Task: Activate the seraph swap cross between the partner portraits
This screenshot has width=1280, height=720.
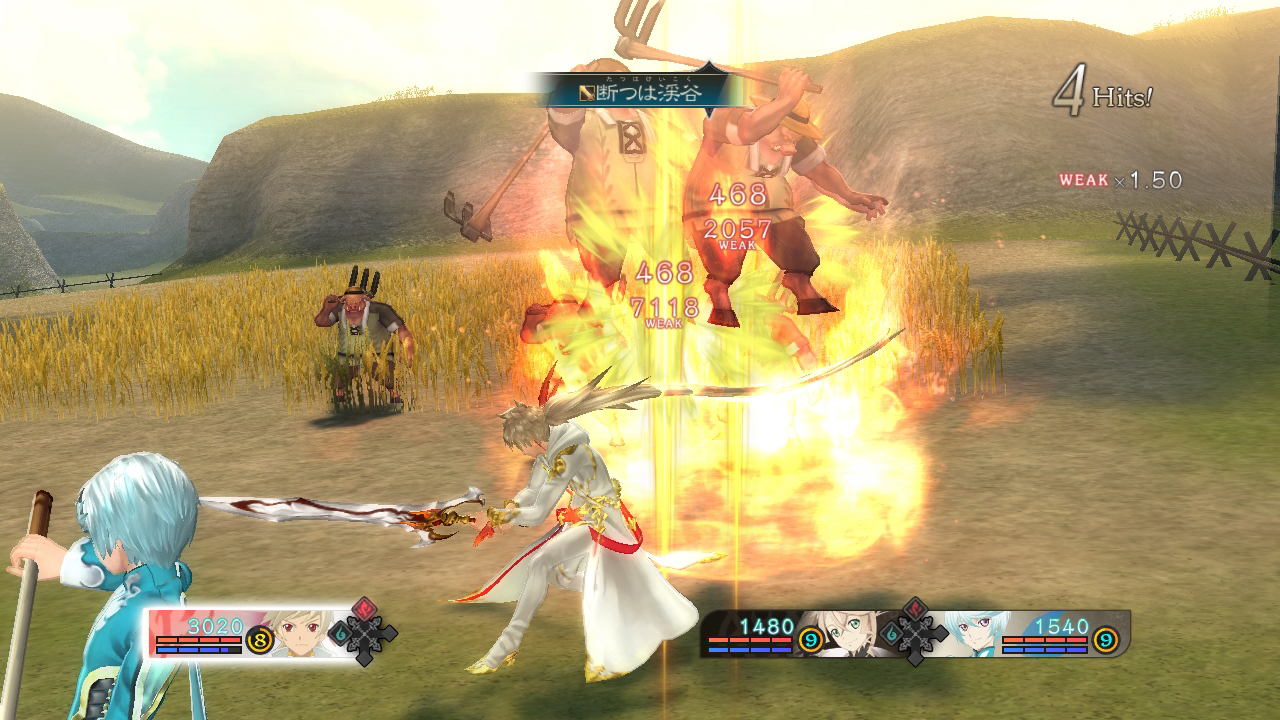Action: pos(912,631)
